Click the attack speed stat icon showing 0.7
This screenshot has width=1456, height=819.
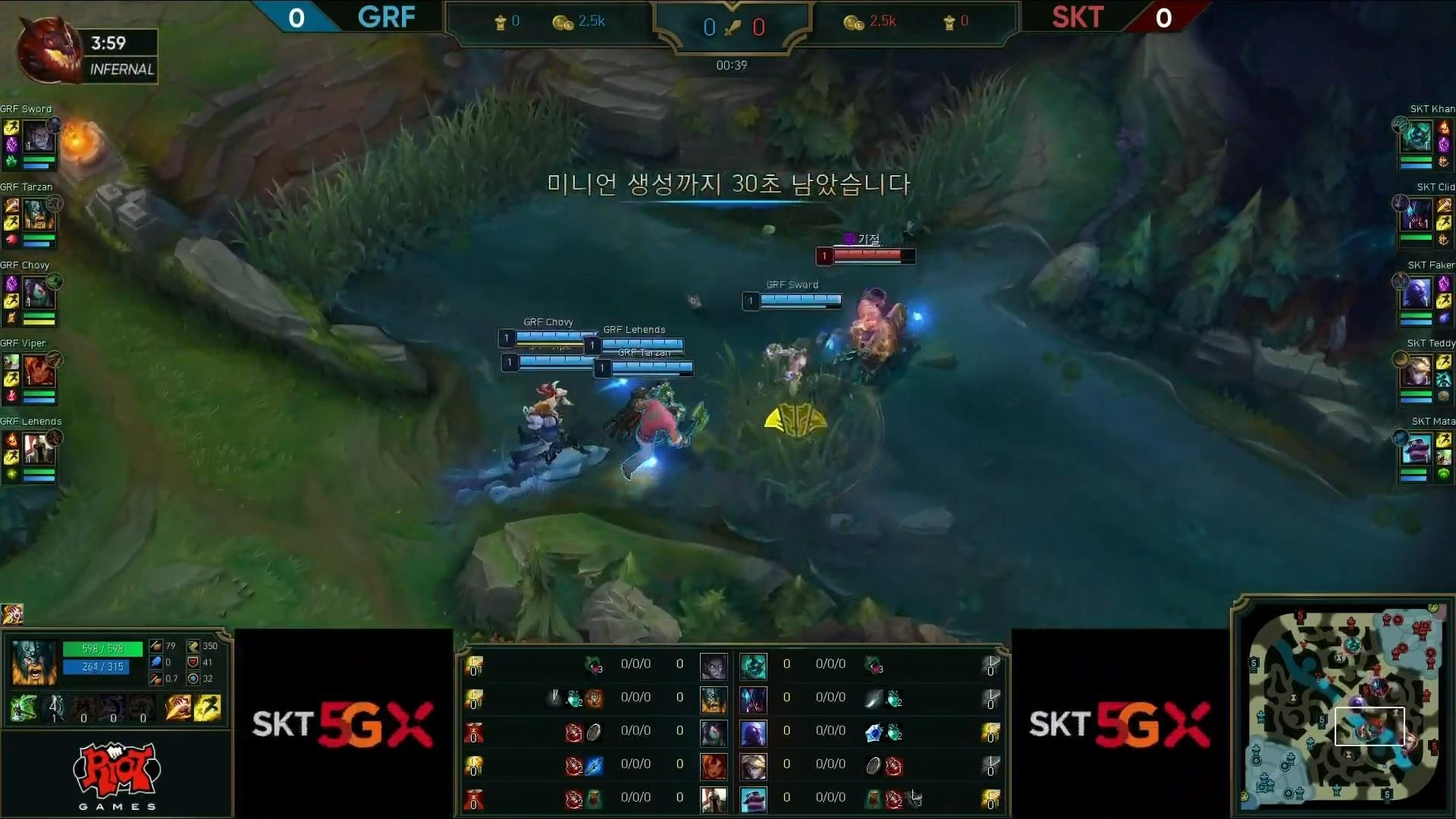pyautogui.click(x=155, y=679)
